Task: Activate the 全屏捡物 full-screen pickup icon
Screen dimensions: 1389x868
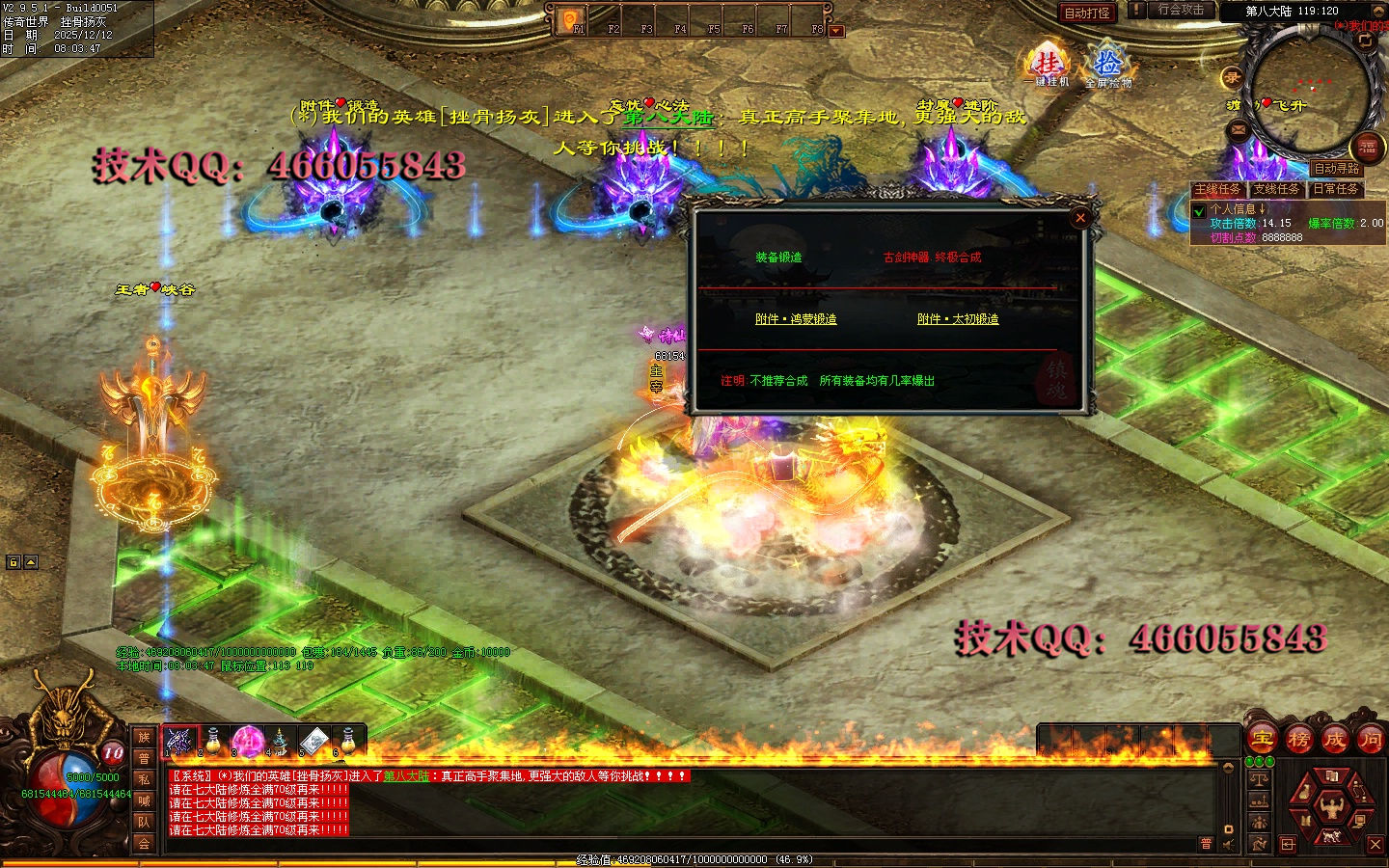Action: [1107, 68]
